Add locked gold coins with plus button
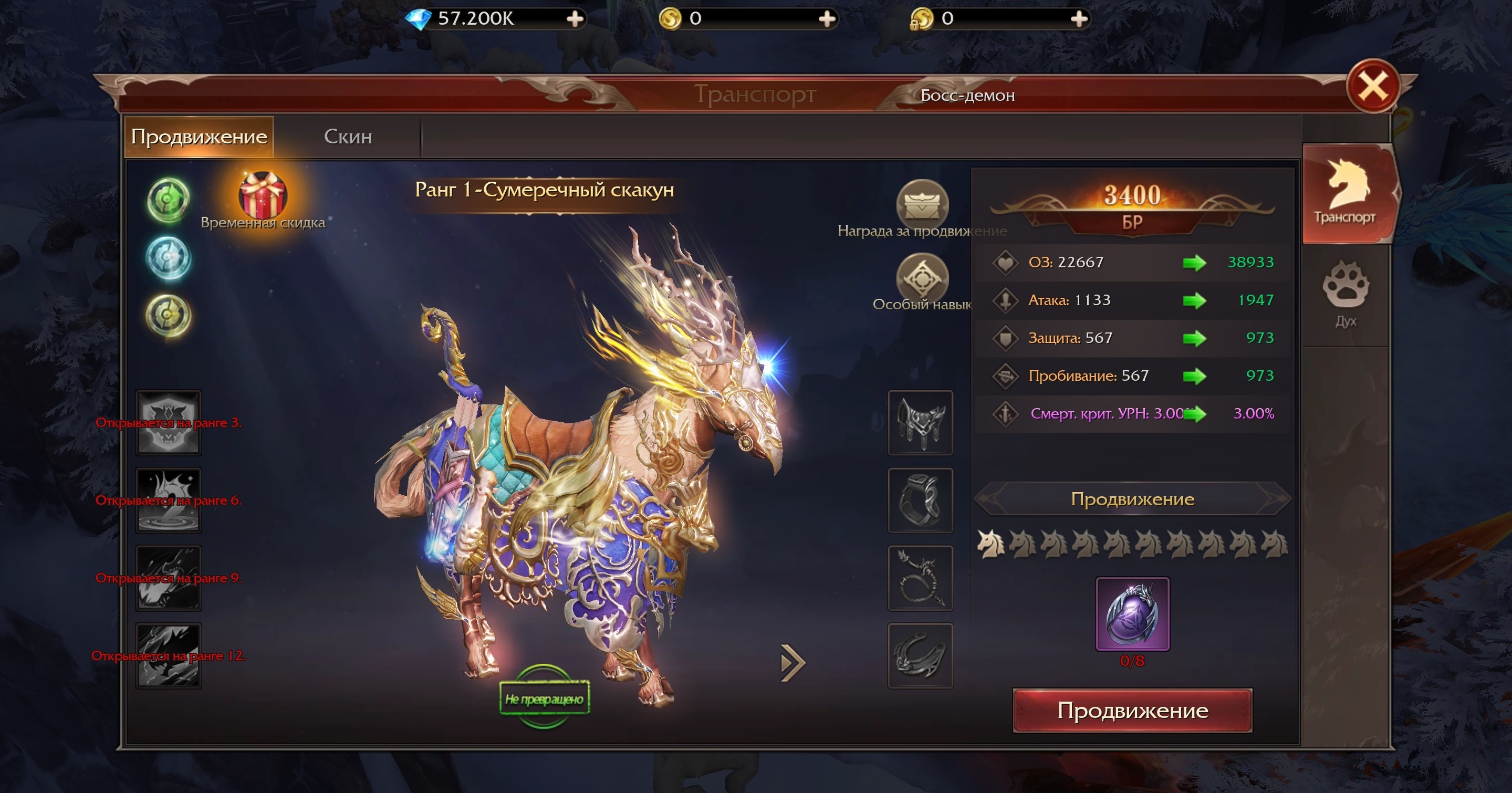 (x=1078, y=19)
